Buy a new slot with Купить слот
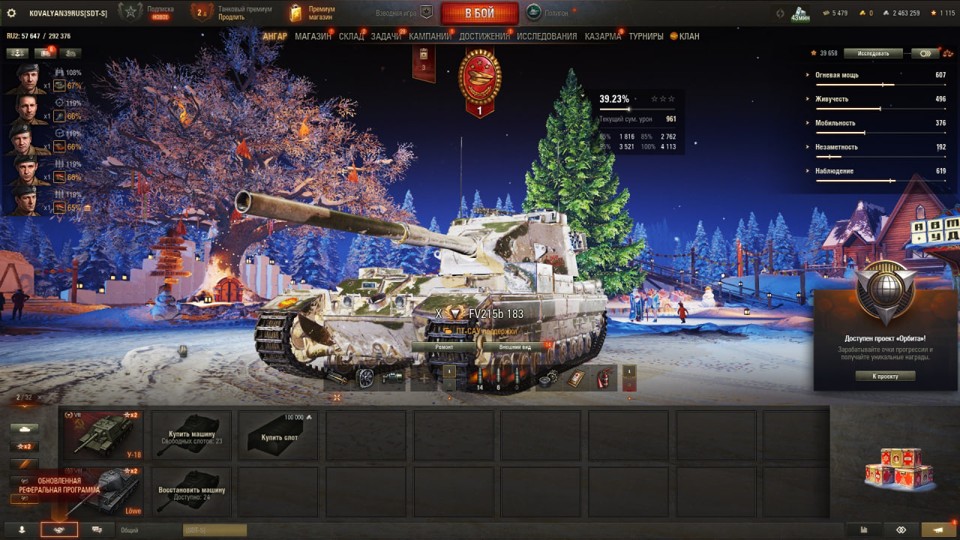The image size is (960, 540). tap(279, 435)
